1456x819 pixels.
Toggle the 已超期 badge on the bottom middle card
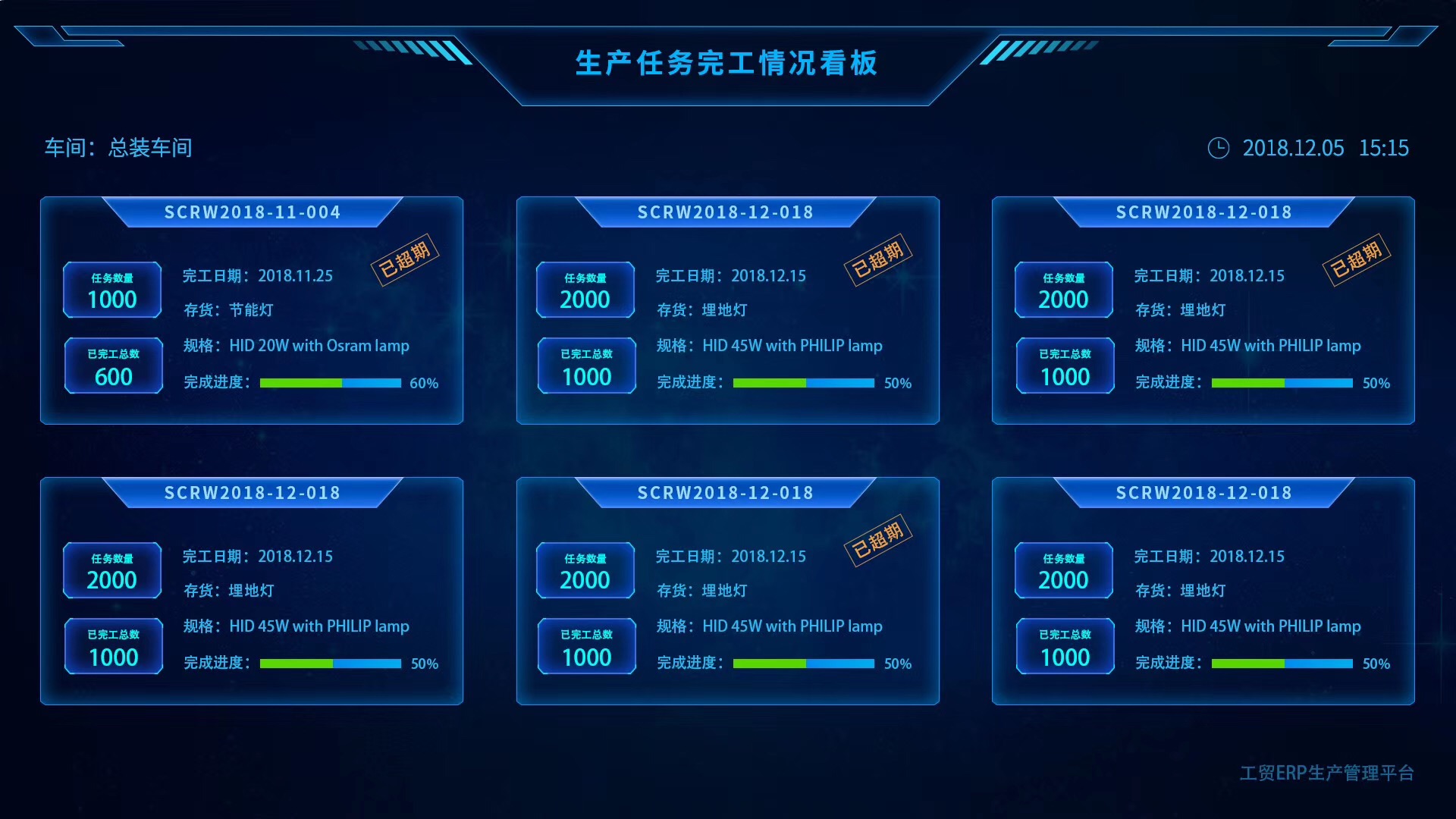click(x=880, y=539)
